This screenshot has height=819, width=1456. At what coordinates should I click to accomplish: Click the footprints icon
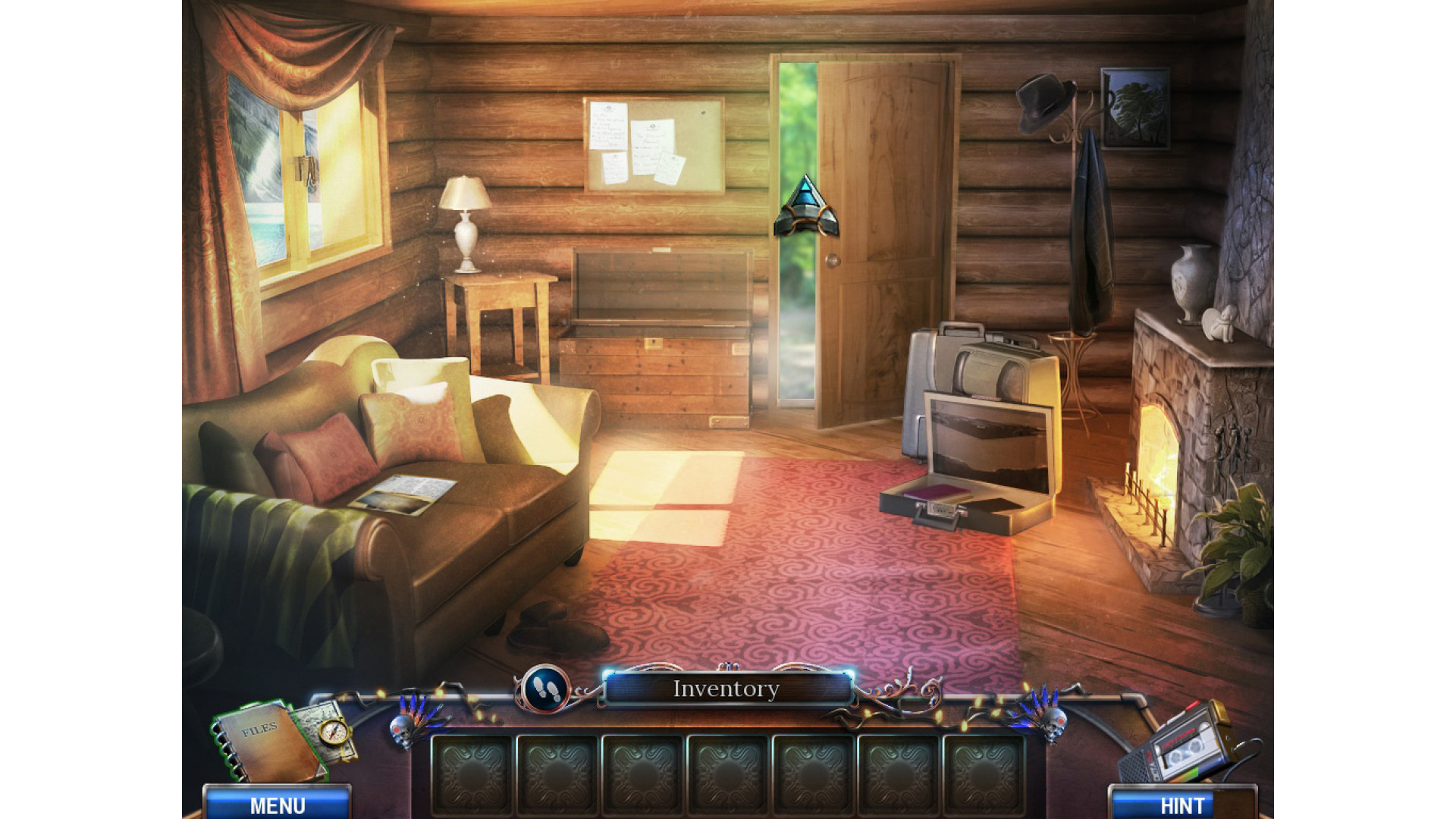(x=544, y=689)
